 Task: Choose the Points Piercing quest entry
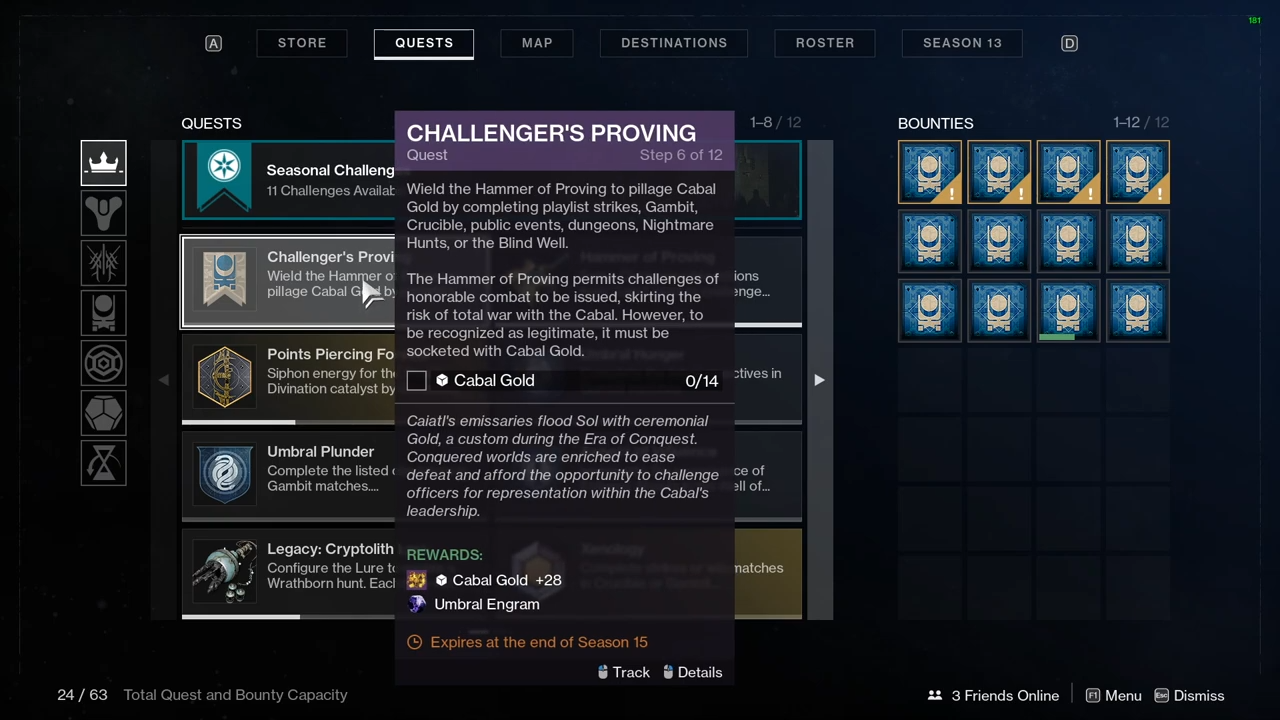pos(288,377)
